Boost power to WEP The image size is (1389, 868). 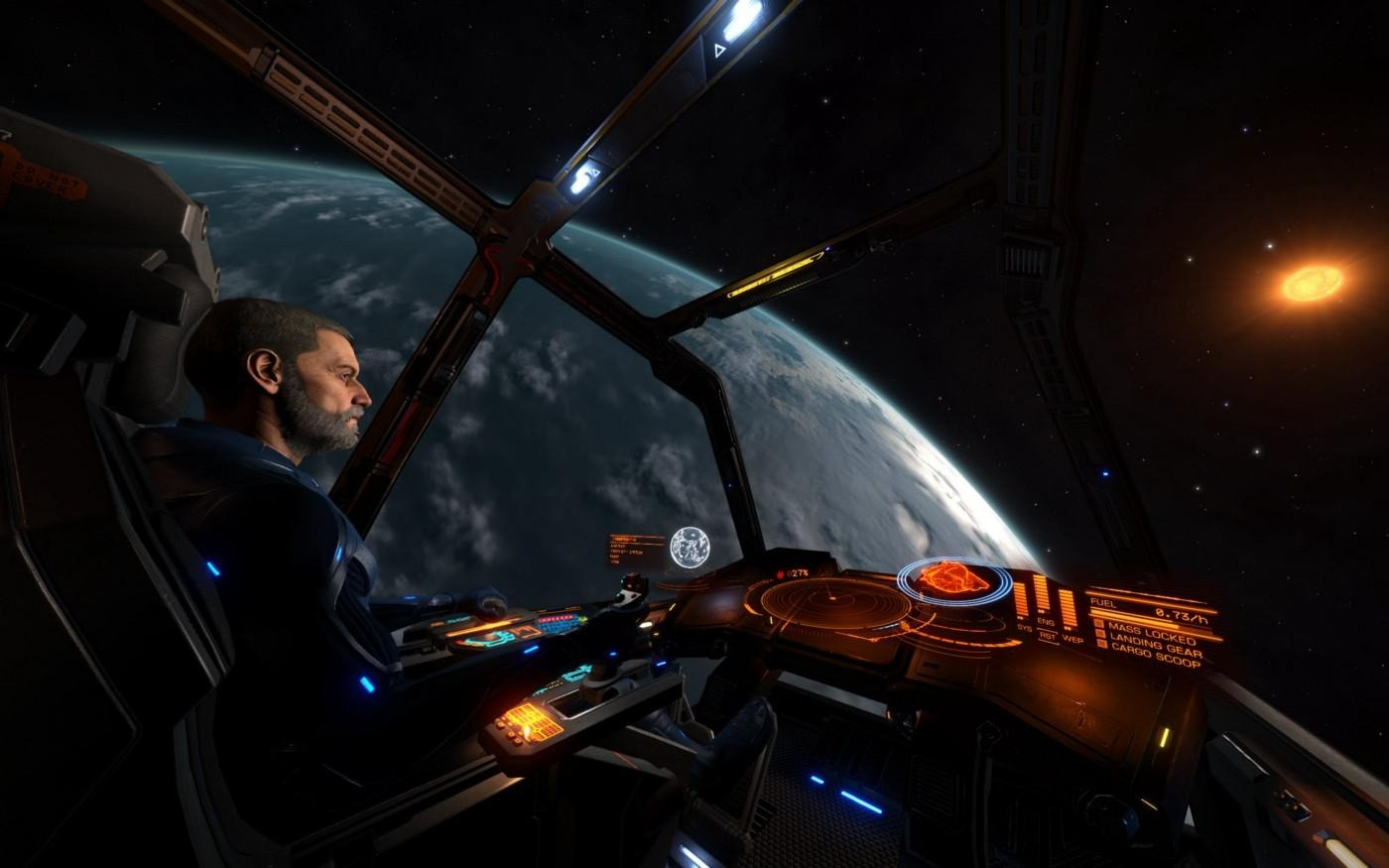pos(1073,639)
